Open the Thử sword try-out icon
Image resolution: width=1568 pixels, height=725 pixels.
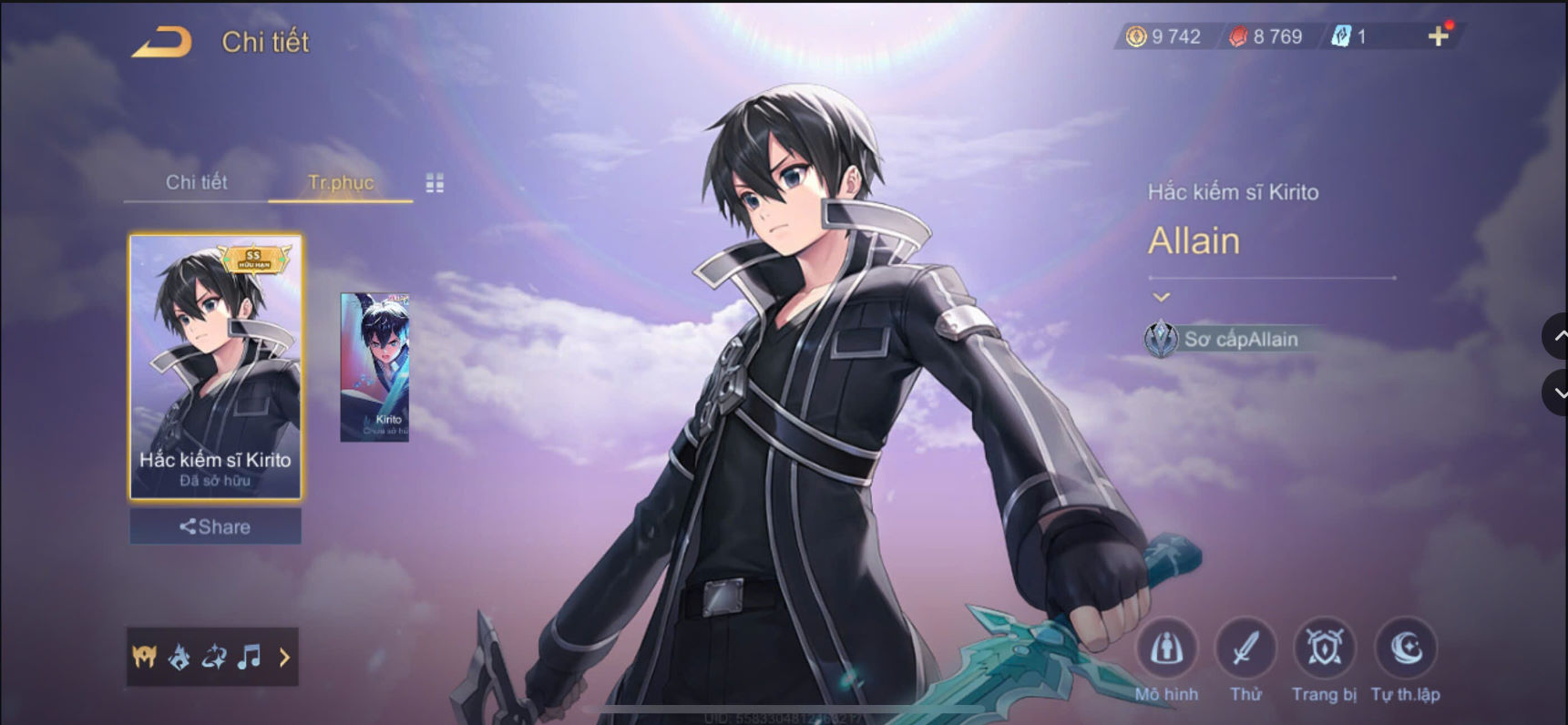coord(1245,647)
